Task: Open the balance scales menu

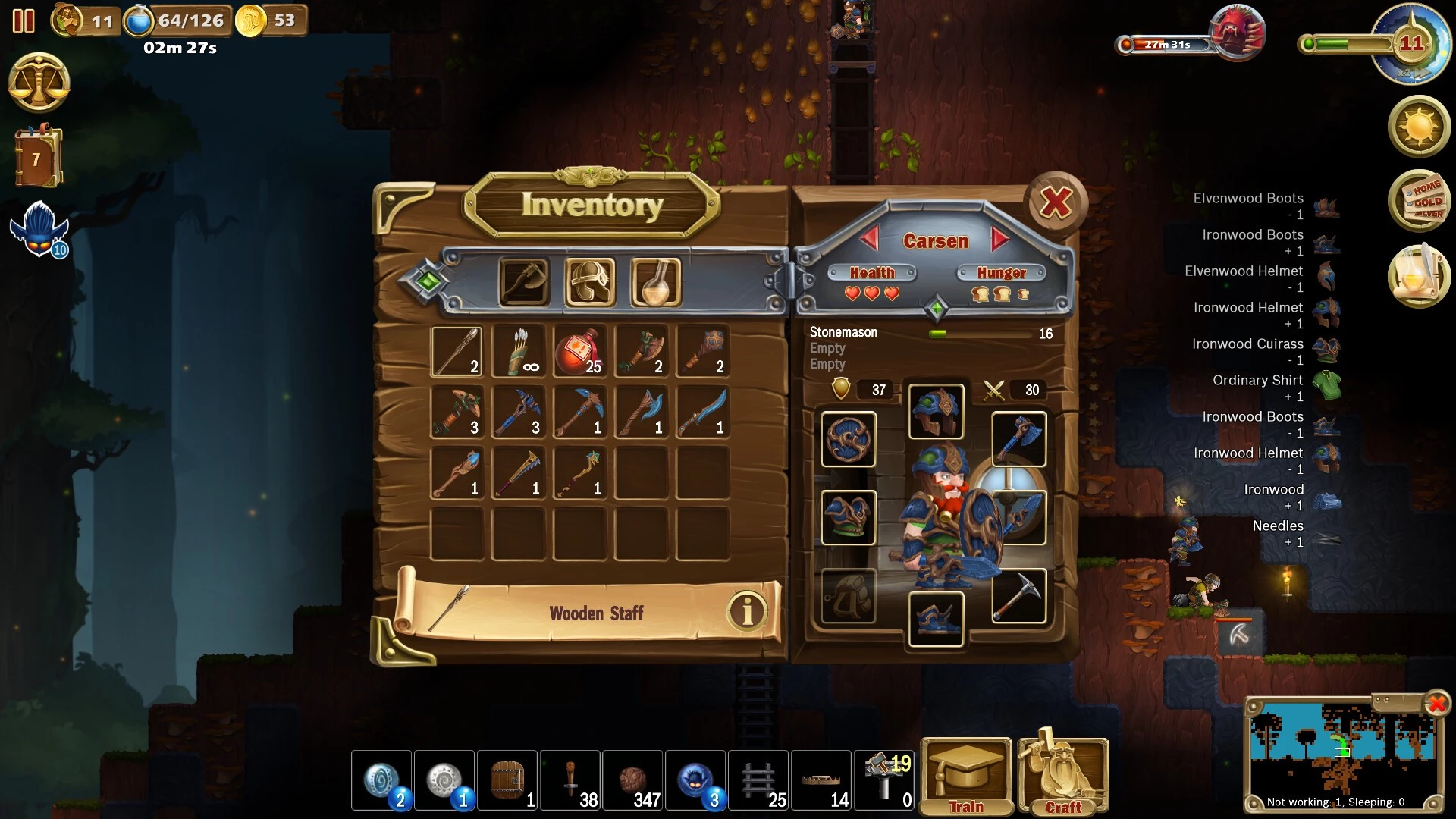Action: 39,83
